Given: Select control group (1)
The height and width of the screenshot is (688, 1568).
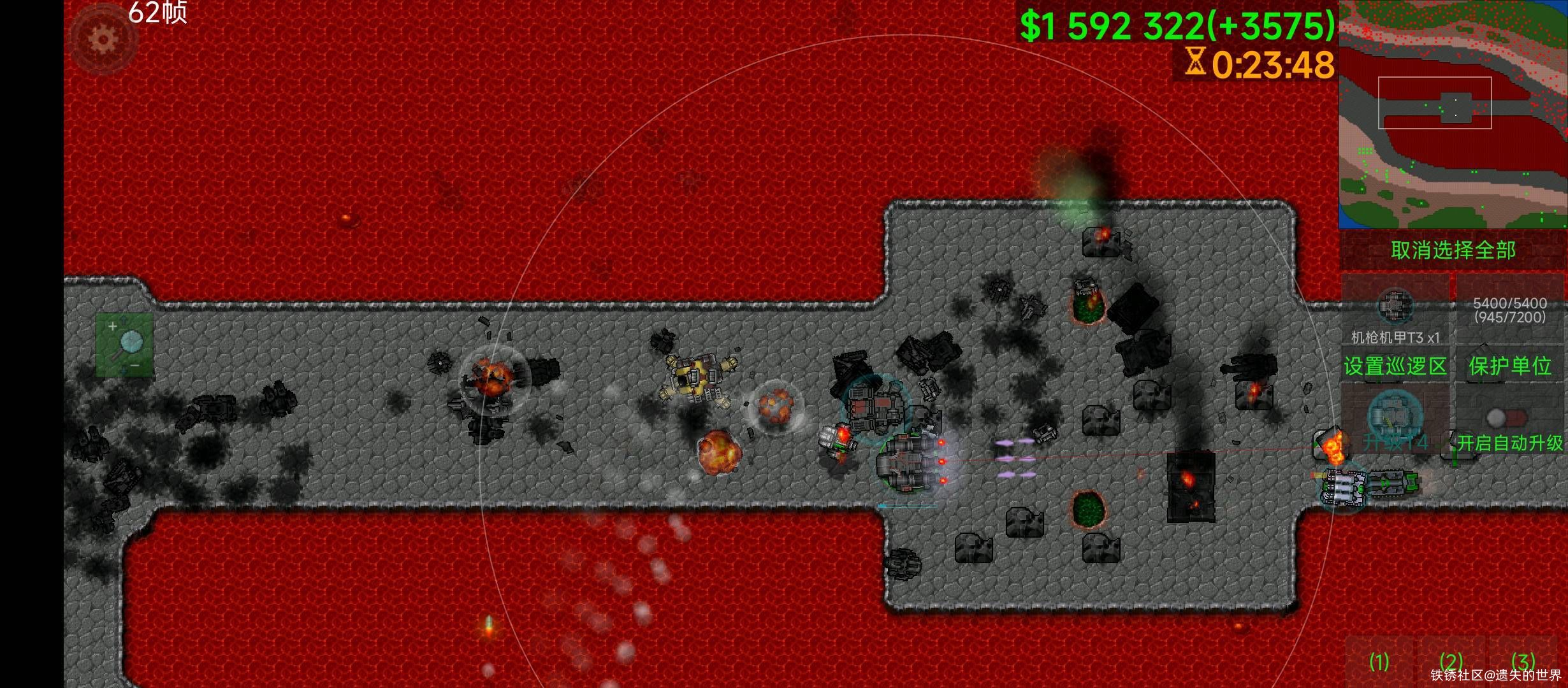Looking at the screenshot, I should point(1379,663).
